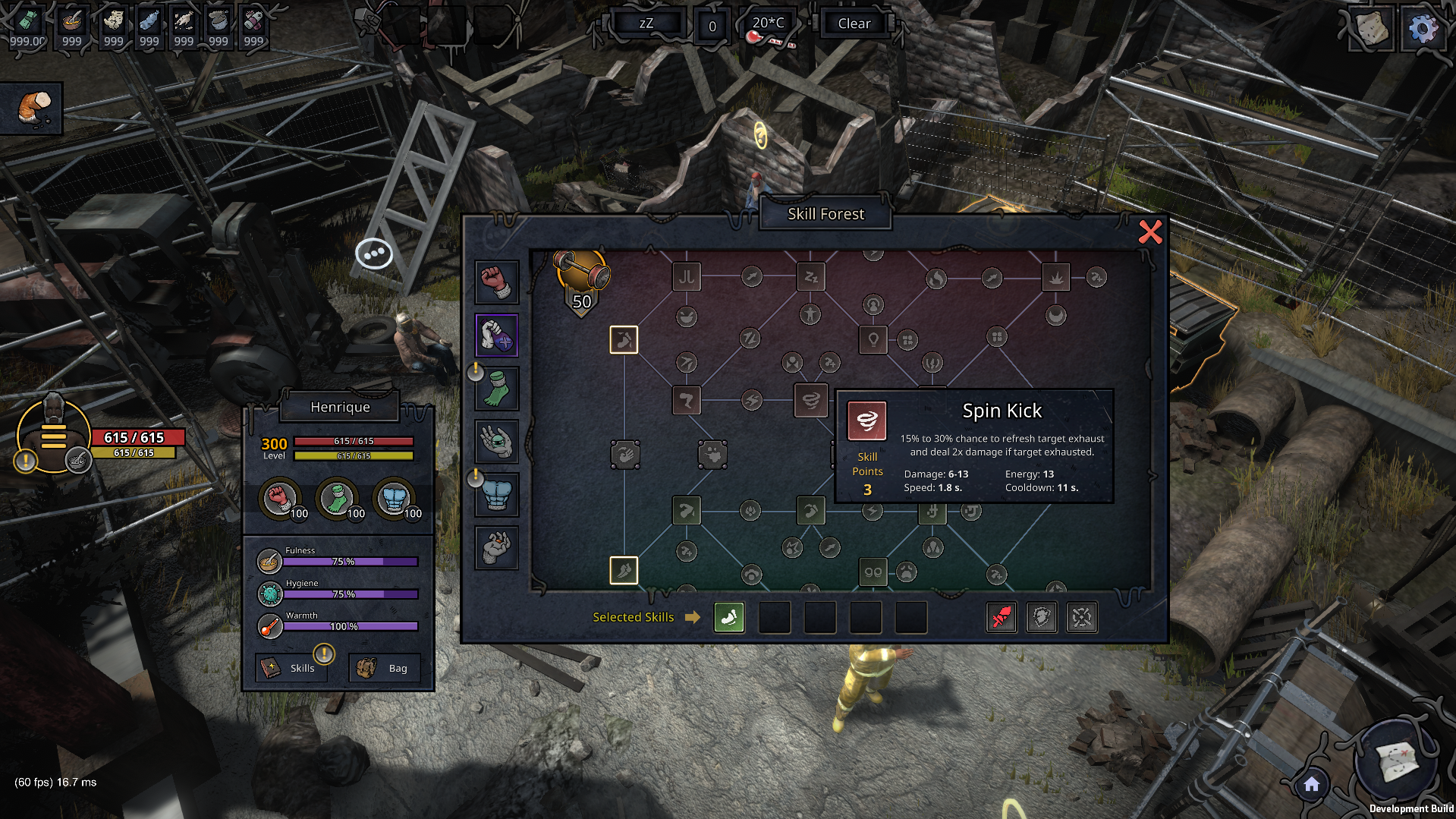Screen dimensions: 1456x819
Task: Select the Spin Kick tornado skill node
Action: click(x=810, y=400)
